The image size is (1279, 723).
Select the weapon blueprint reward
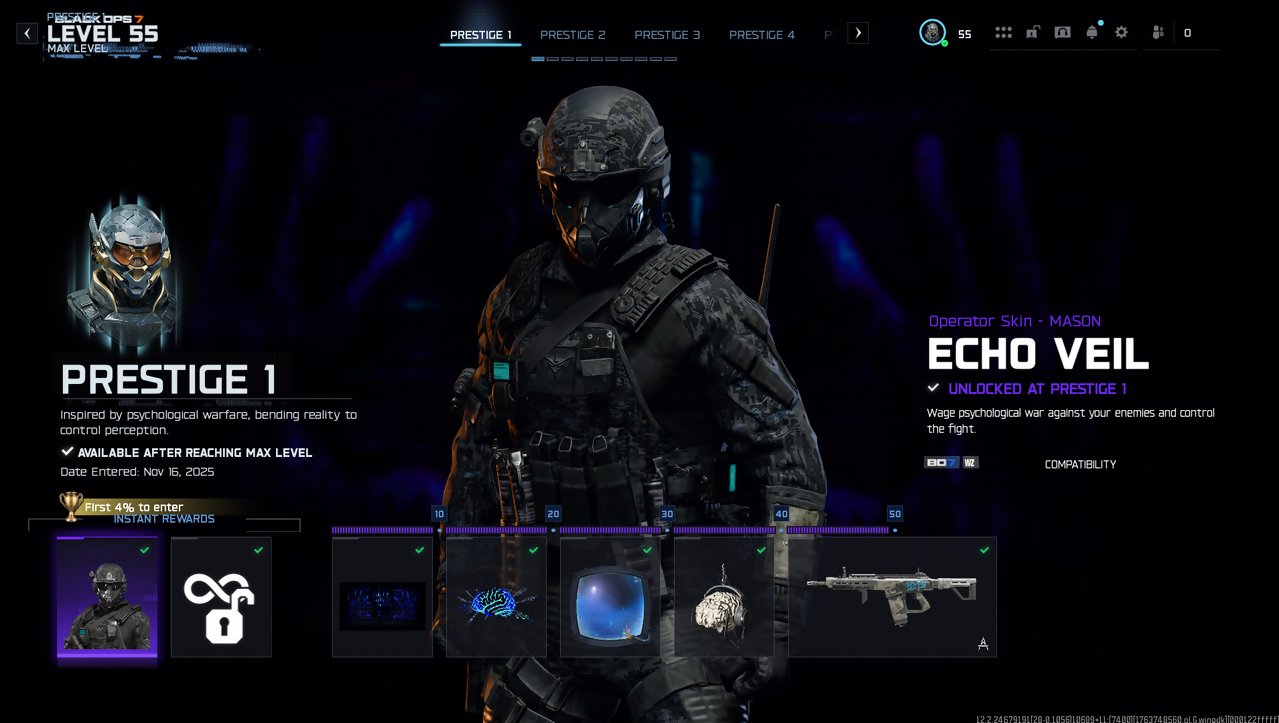click(x=892, y=597)
